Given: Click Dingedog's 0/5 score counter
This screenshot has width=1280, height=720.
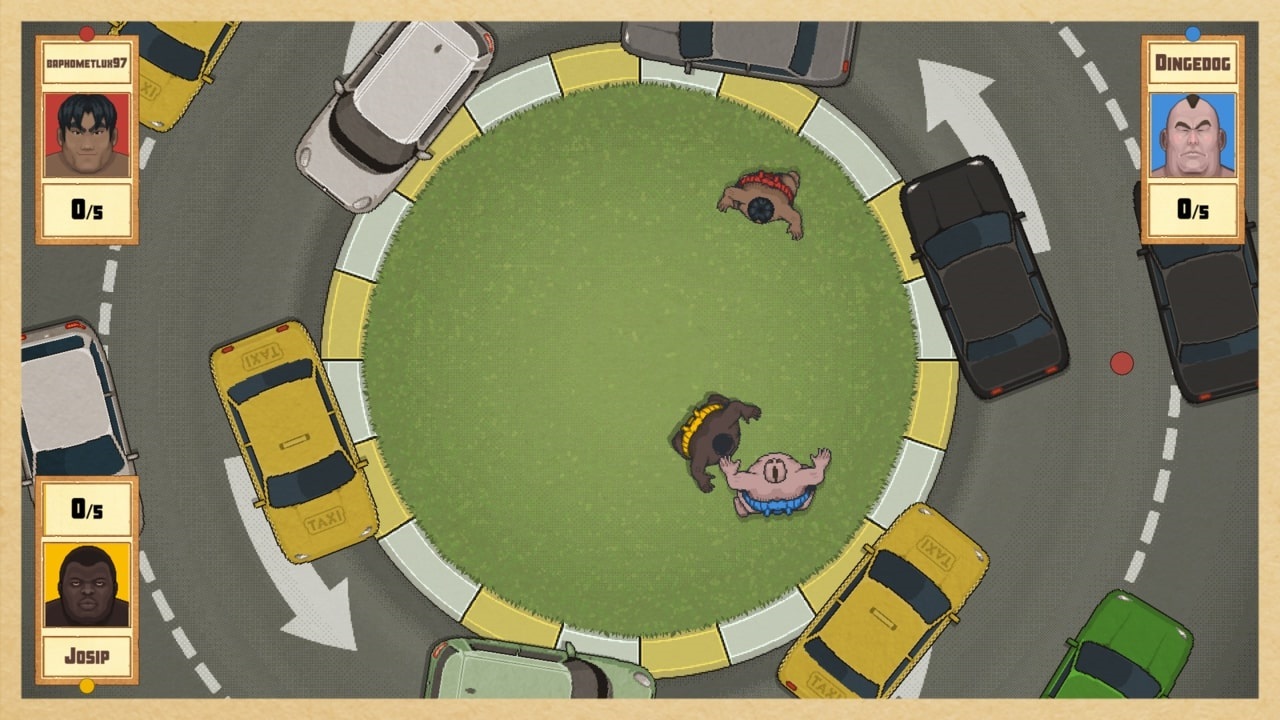Looking at the screenshot, I should [1193, 211].
